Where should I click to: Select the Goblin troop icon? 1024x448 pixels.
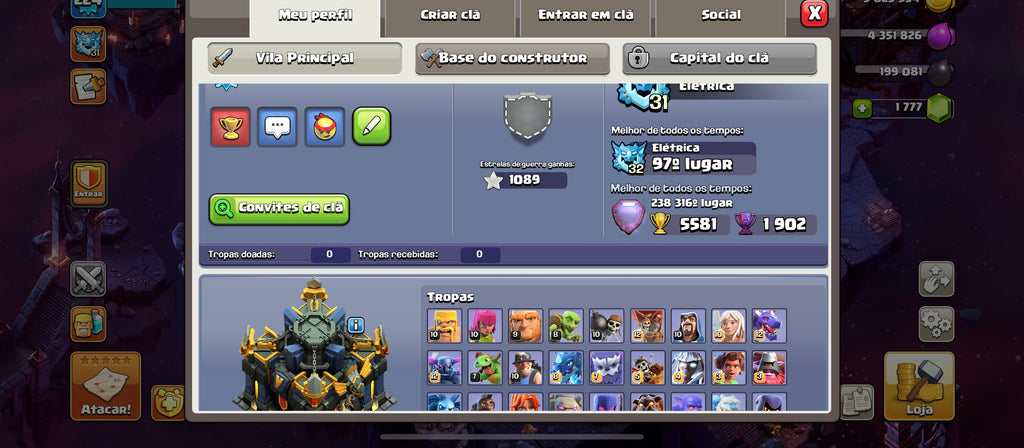566,326
